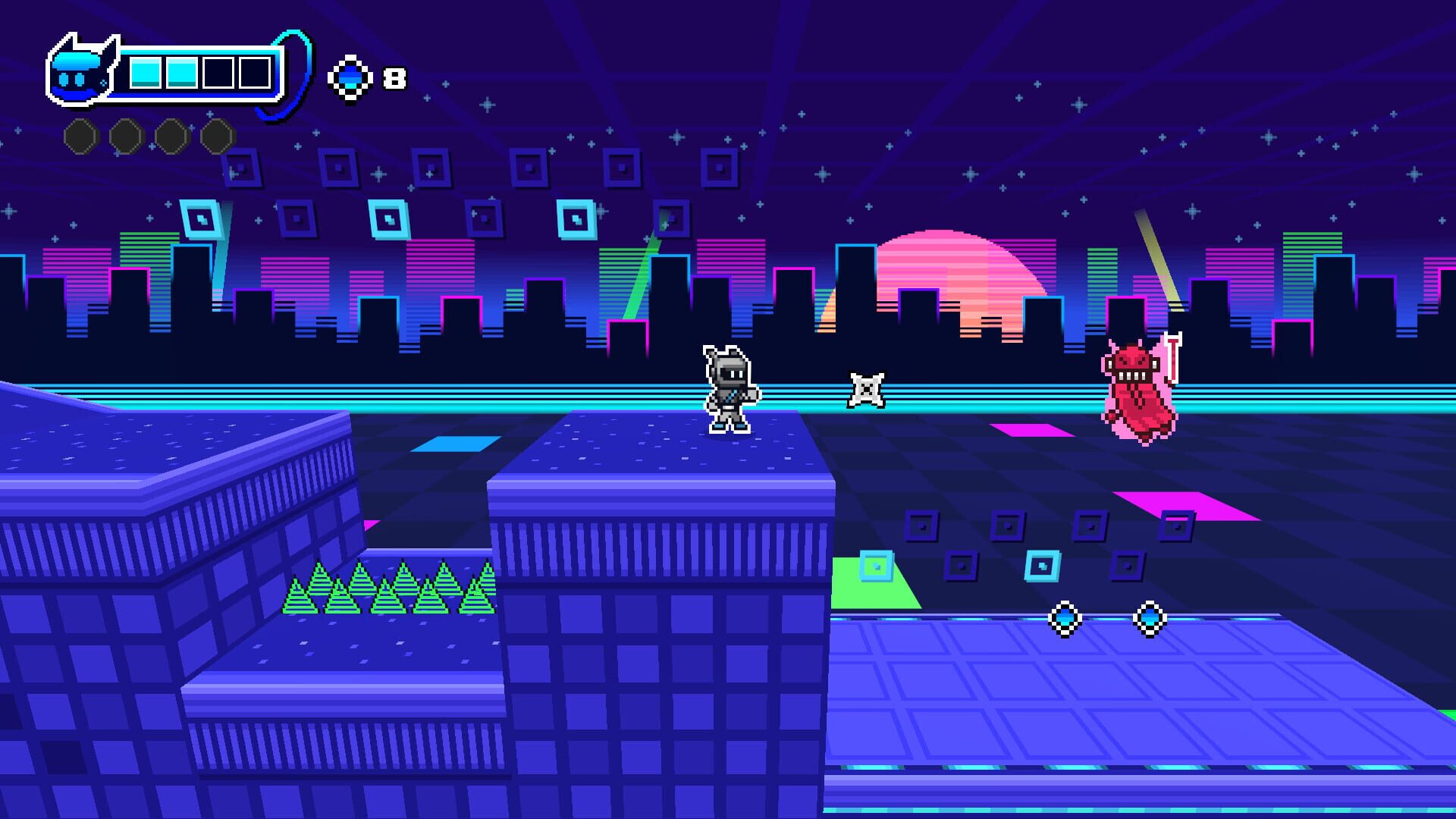Click the left collectible gem on the platform
This screenshot has height=819, width=1456.
click(x=1065, y=620)
